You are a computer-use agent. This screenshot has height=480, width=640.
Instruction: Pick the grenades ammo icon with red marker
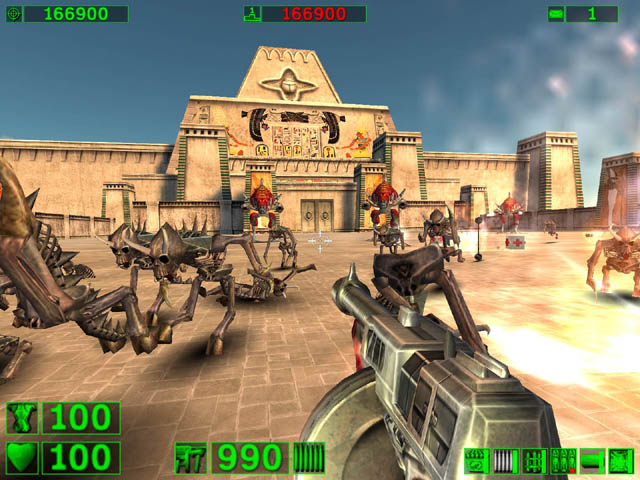point(563,461)
